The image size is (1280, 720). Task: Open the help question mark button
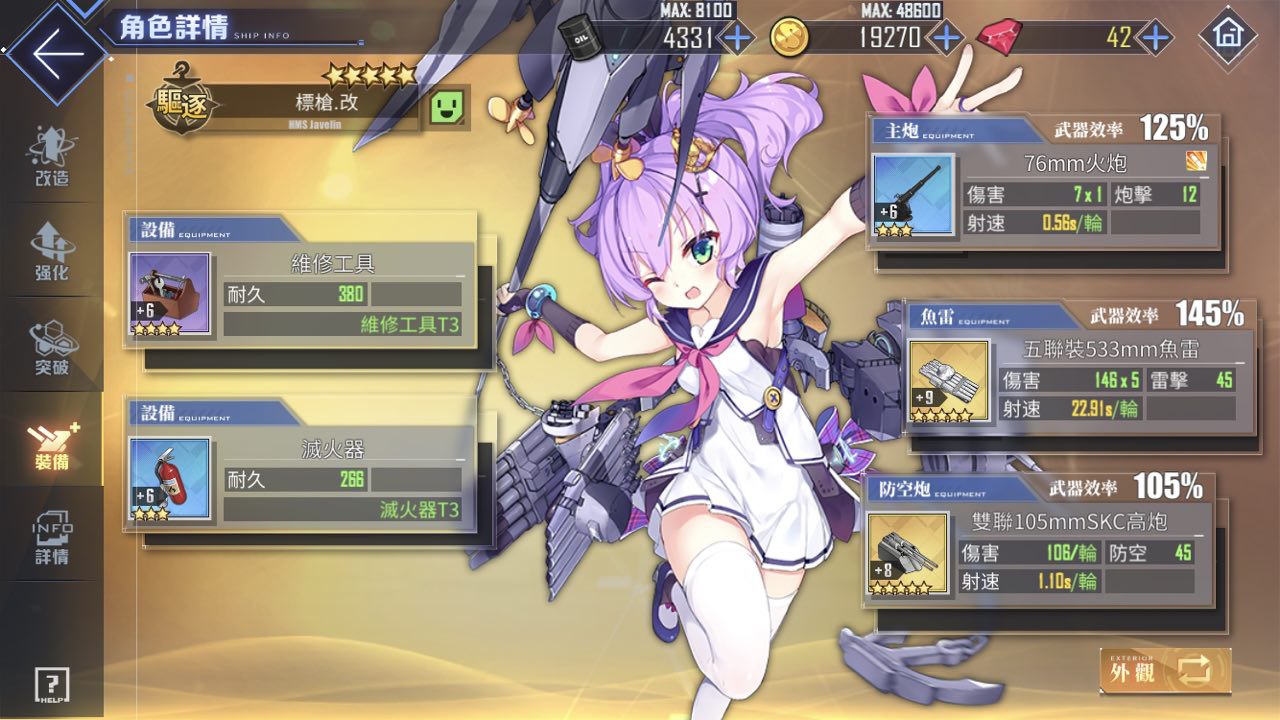51,685
